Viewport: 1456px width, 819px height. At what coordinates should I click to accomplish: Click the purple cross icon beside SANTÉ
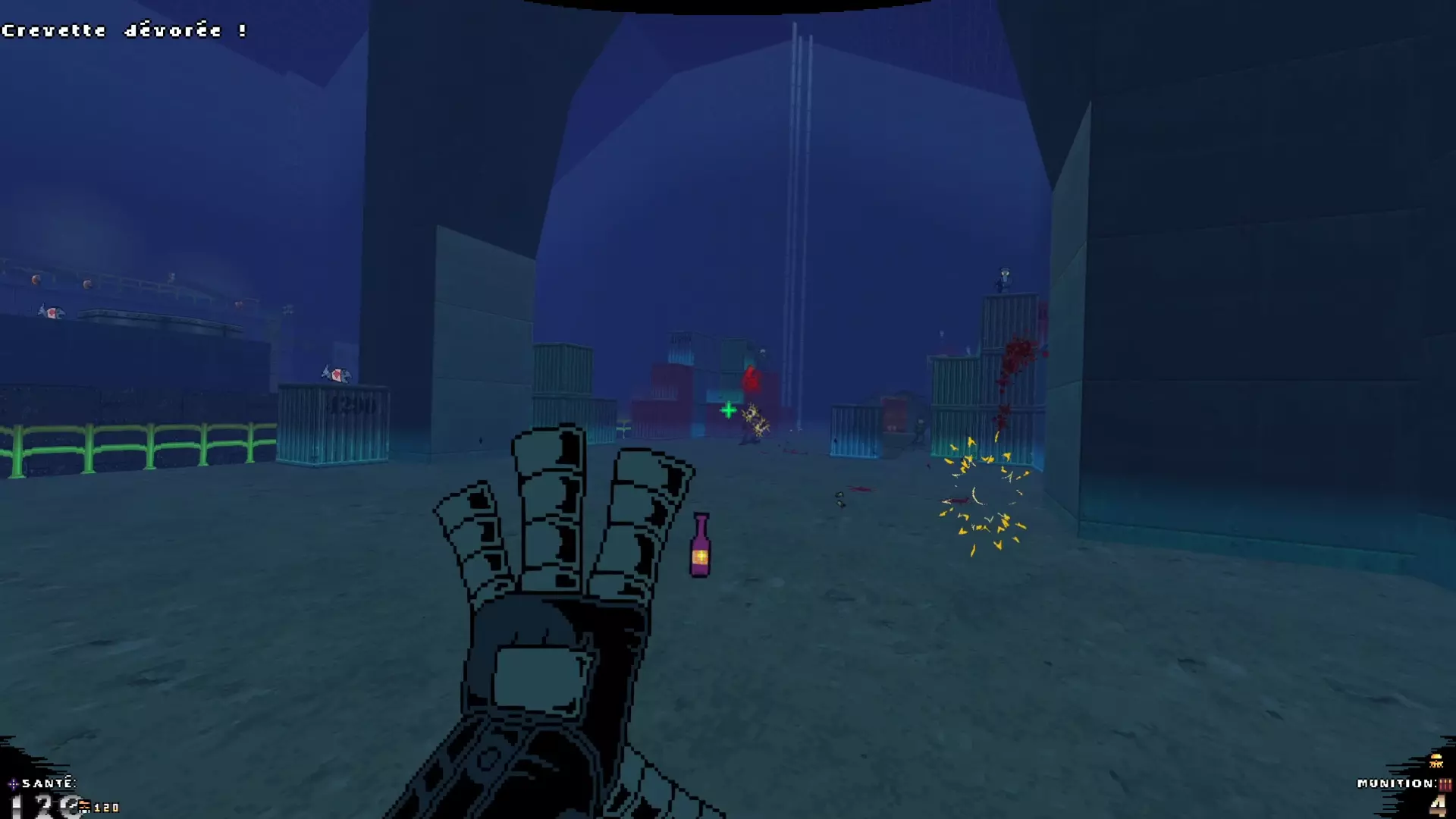[13, 784]
